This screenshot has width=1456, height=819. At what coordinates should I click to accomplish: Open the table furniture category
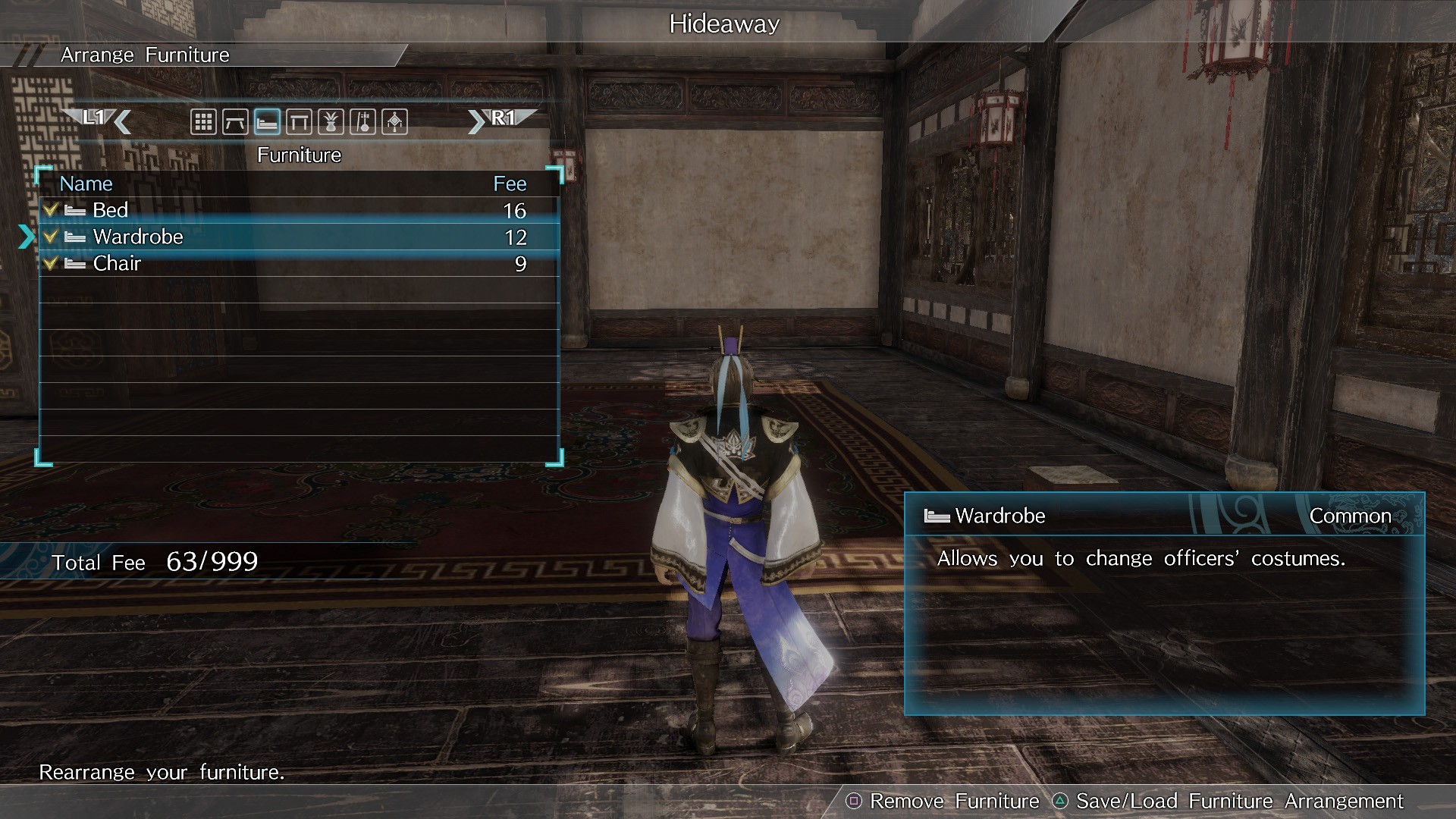click(235, 121)
